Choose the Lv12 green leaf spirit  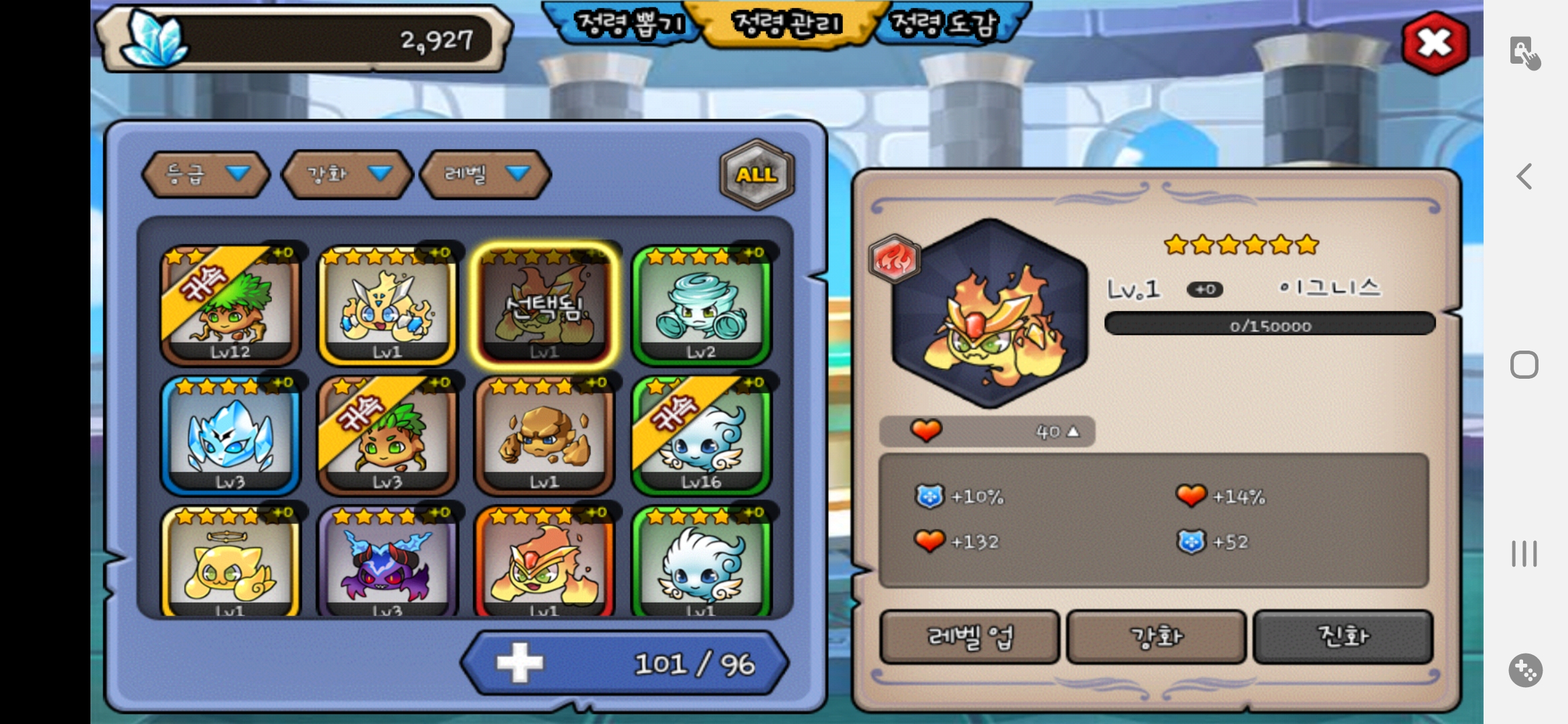[x=230, y=305]
